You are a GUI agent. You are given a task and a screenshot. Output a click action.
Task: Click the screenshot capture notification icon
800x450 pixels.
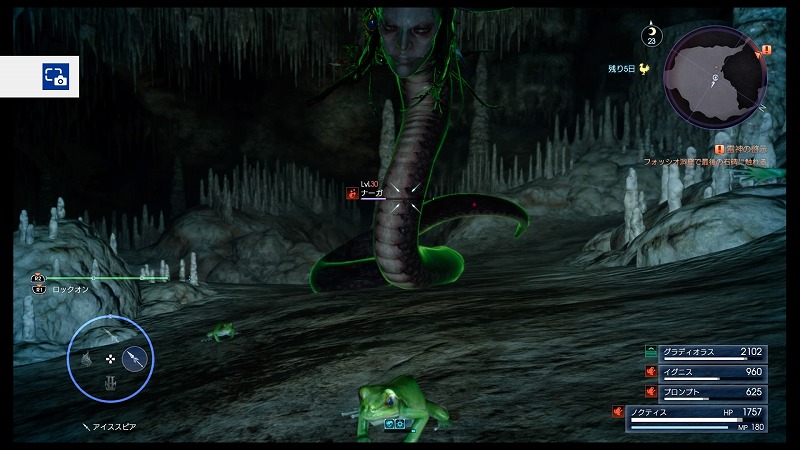54,75
